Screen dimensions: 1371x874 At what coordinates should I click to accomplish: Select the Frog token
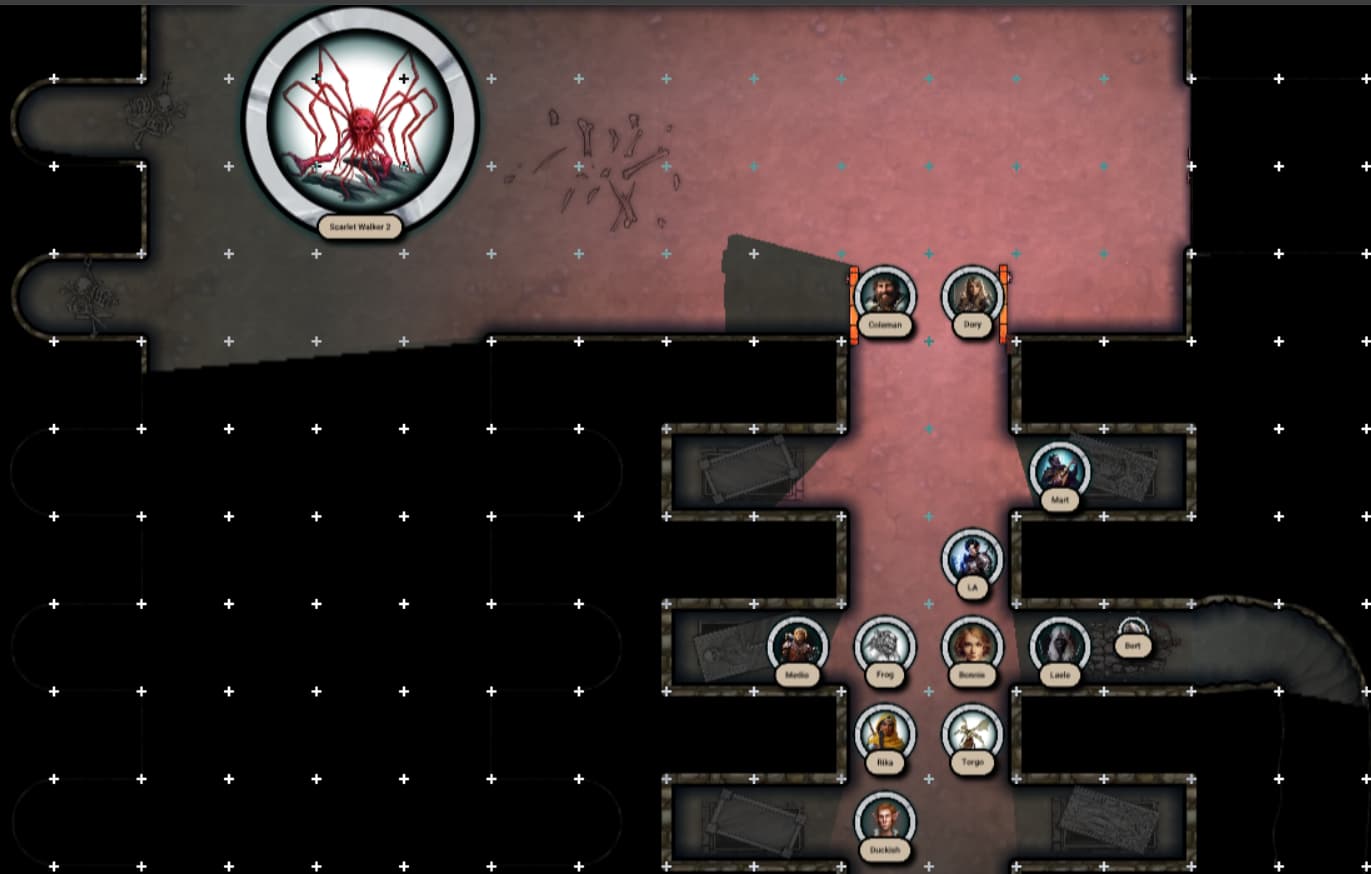885,646
